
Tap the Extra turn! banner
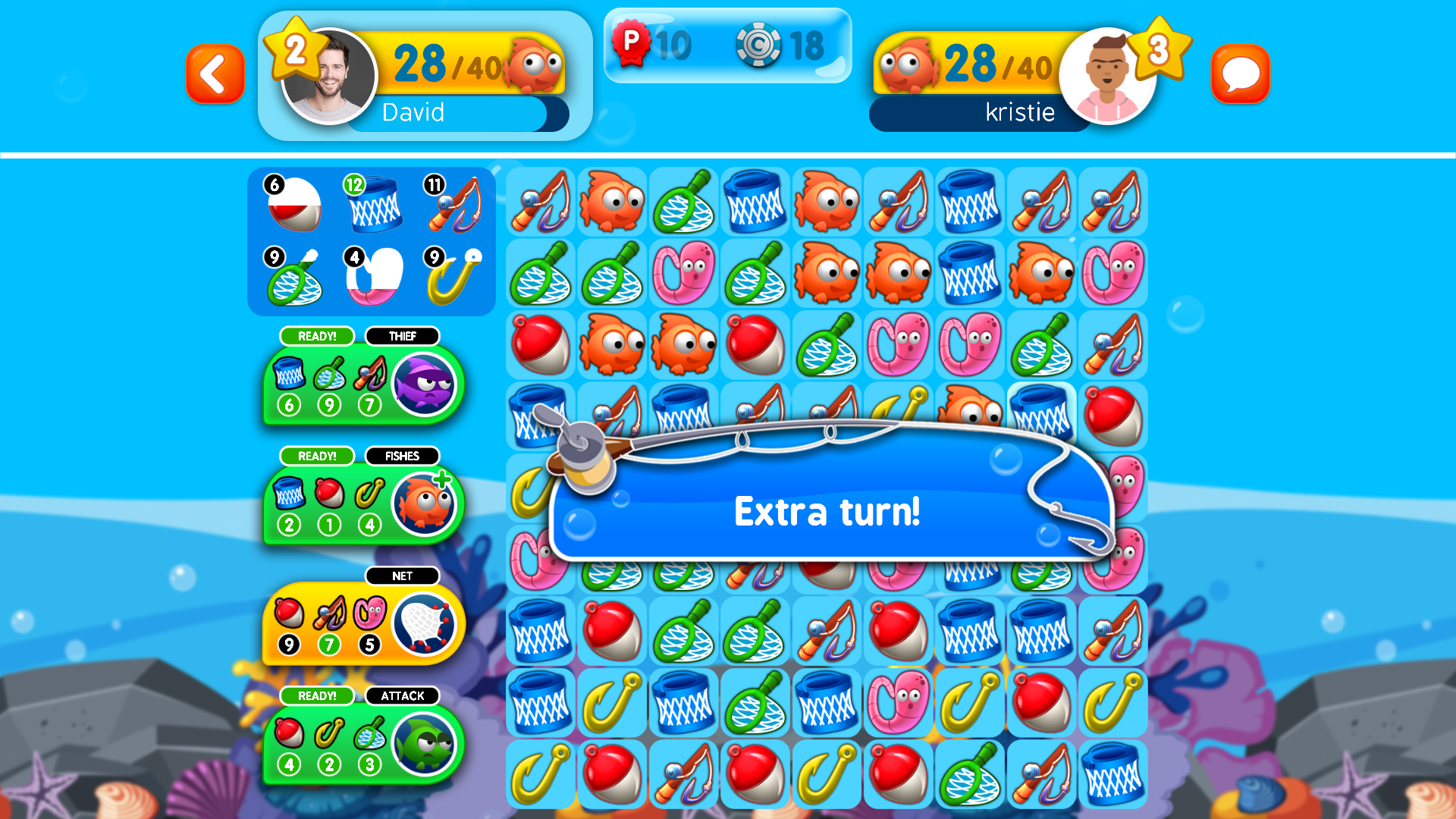pos(827,511)
